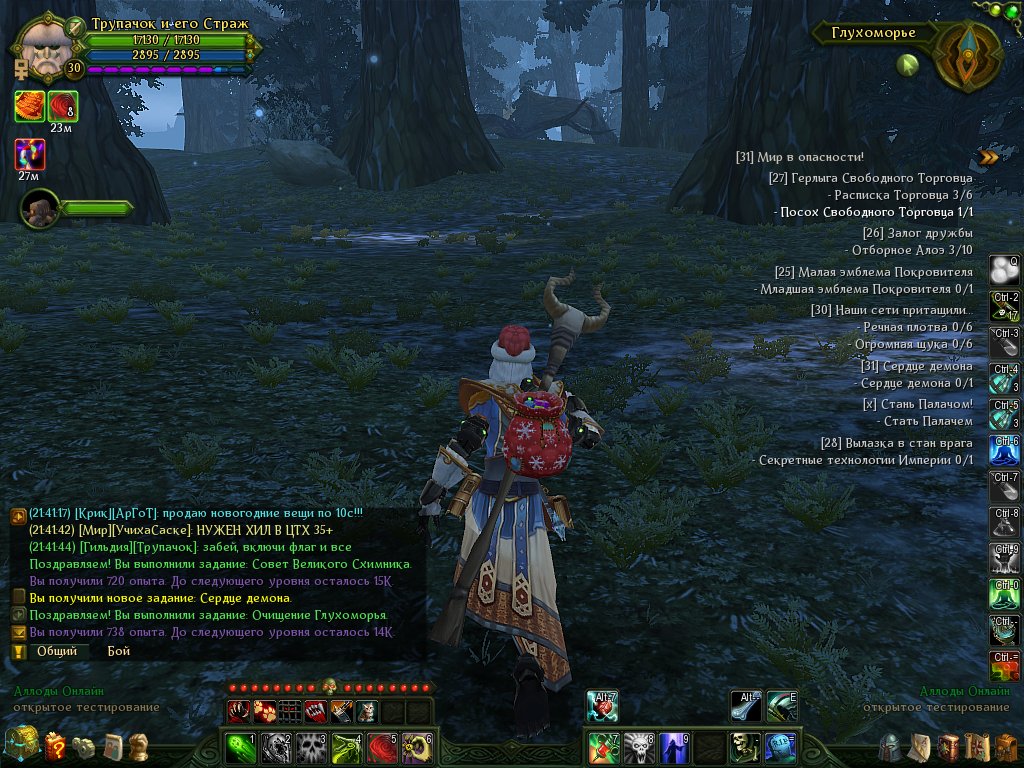Collapse the quest tracker with the orange arrows
1024x768 pixels.
point(988,157)
